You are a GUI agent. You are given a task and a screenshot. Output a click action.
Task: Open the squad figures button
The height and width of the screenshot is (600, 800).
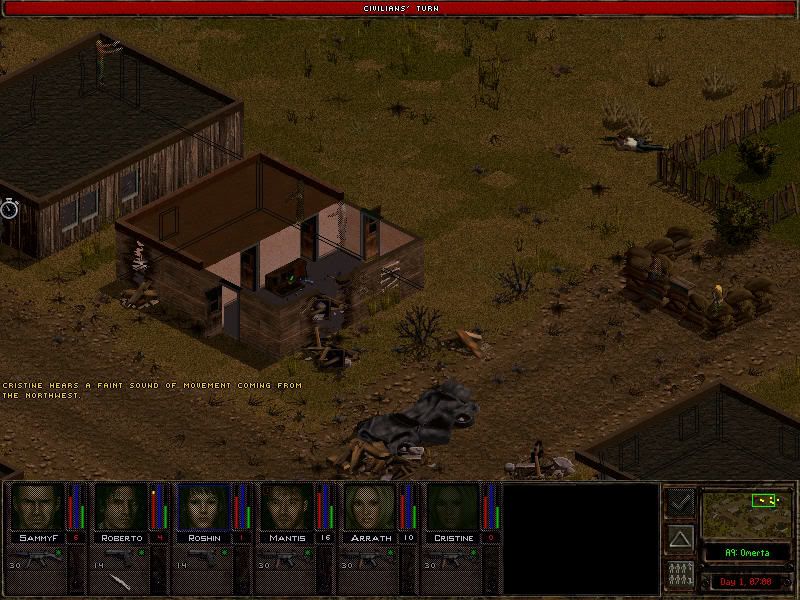680,575
